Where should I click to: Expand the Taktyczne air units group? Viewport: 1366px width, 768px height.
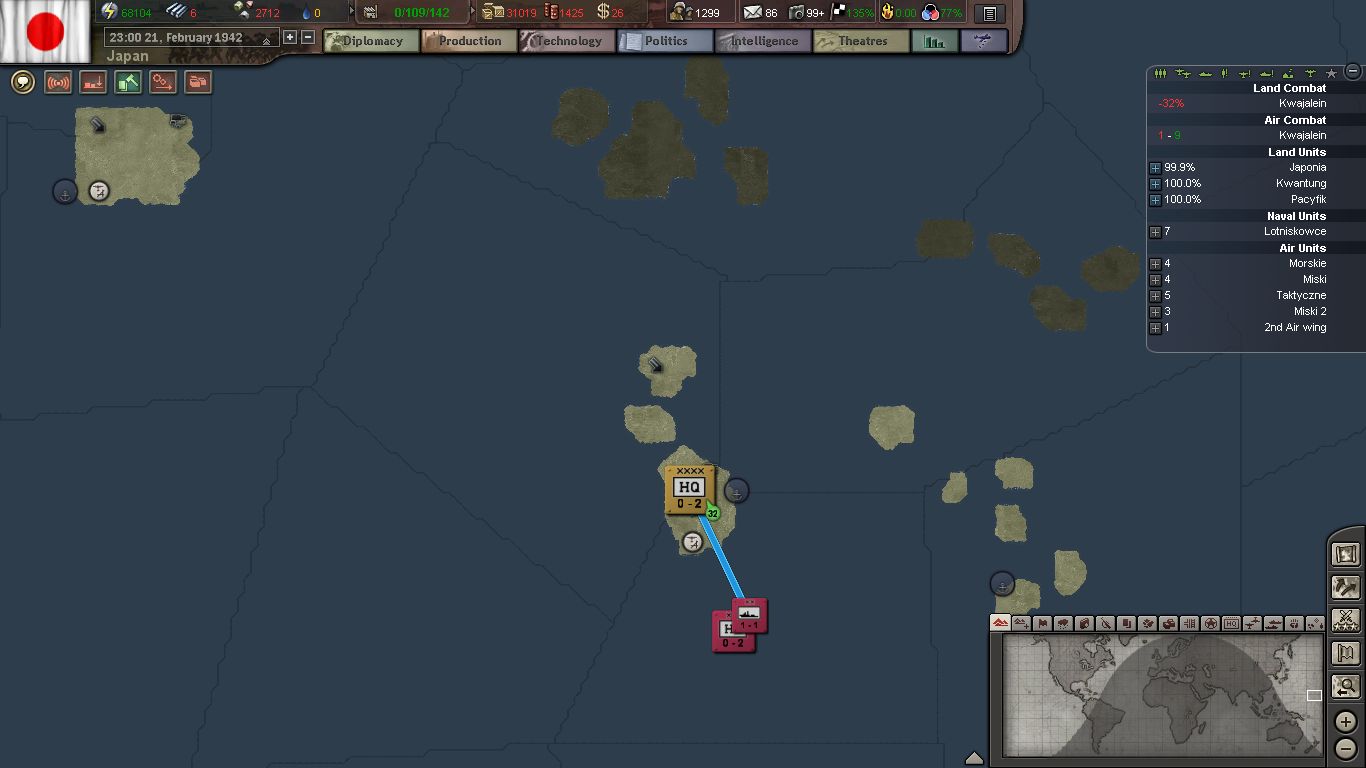point(1155,296)
